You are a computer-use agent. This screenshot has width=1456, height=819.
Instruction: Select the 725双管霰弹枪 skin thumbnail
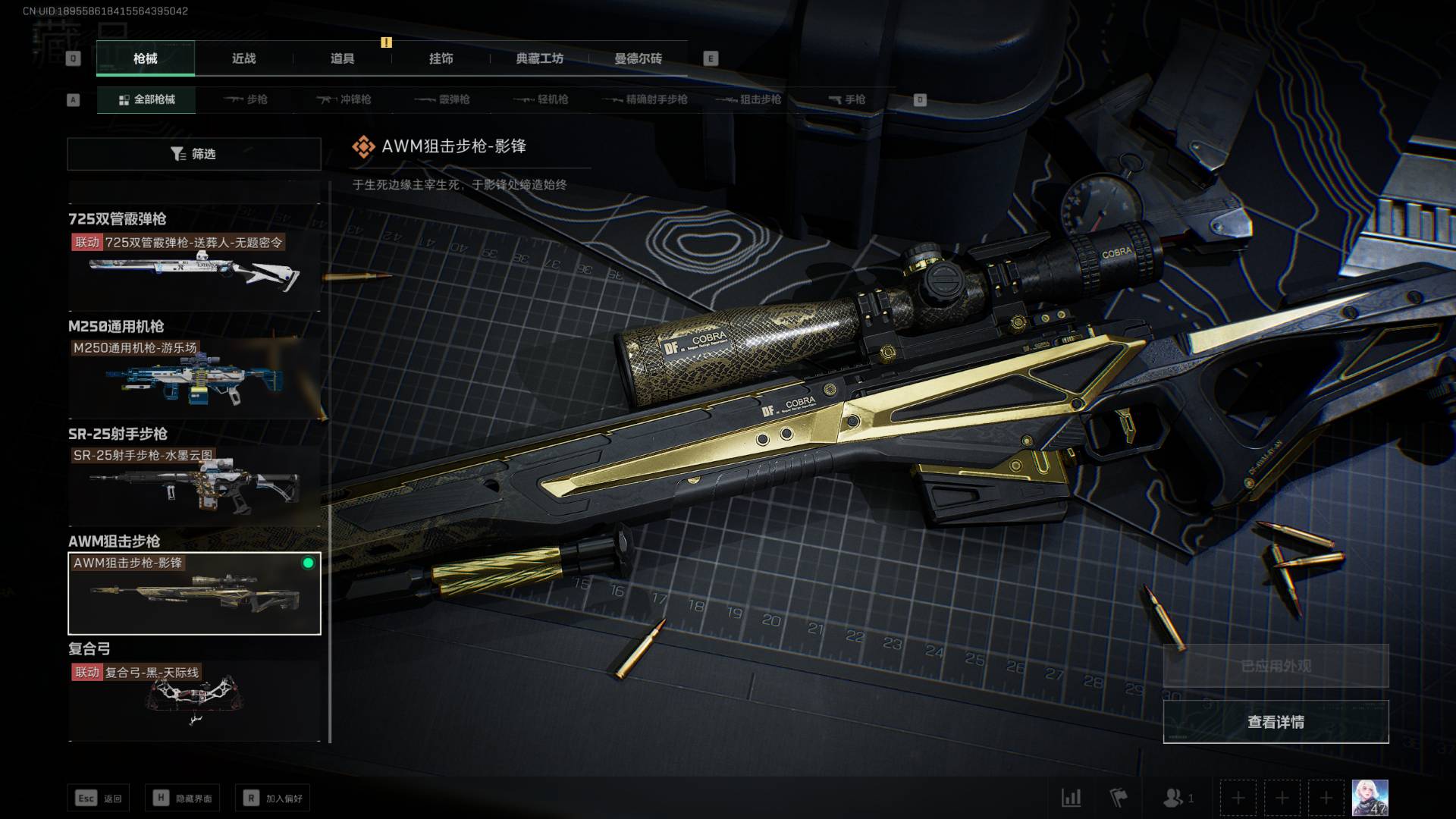[x=194, y=271]
